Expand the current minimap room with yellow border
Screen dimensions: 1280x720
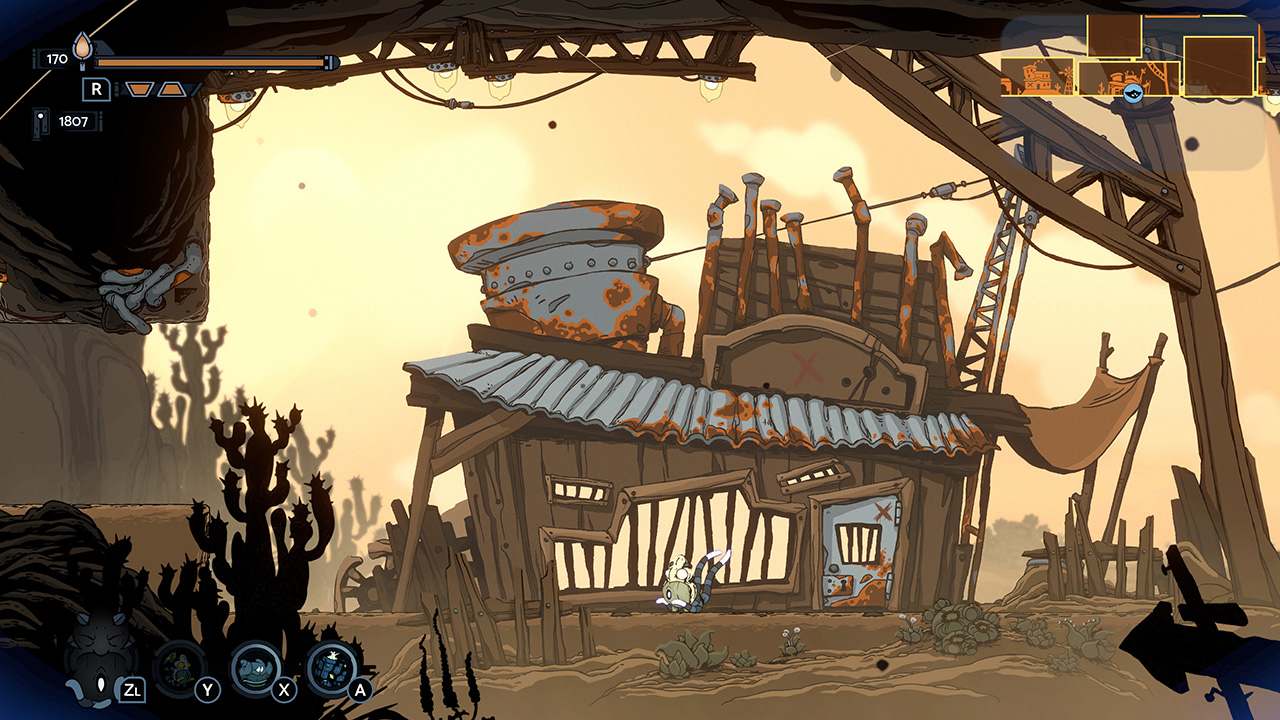pos(1128,78)
